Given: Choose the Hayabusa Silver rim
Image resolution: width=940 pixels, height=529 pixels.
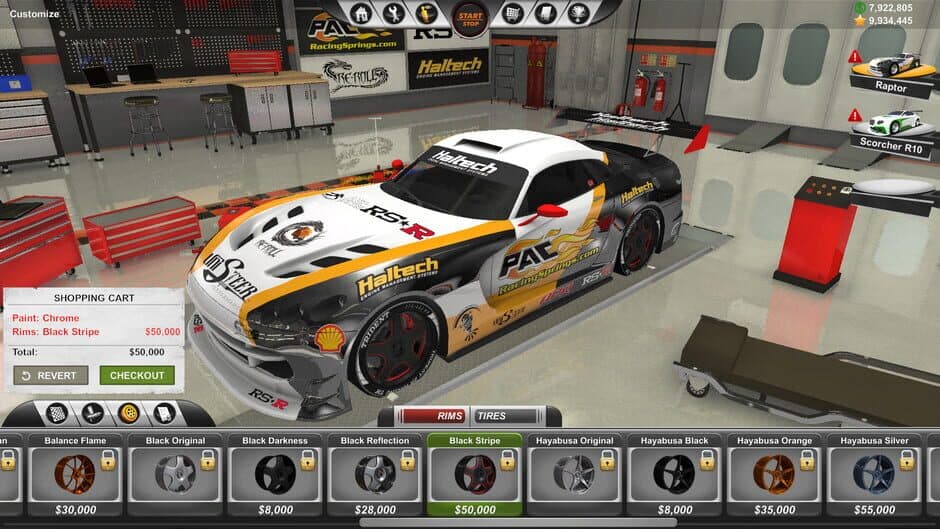Looking at the screenshot, I should coord(875,473).
